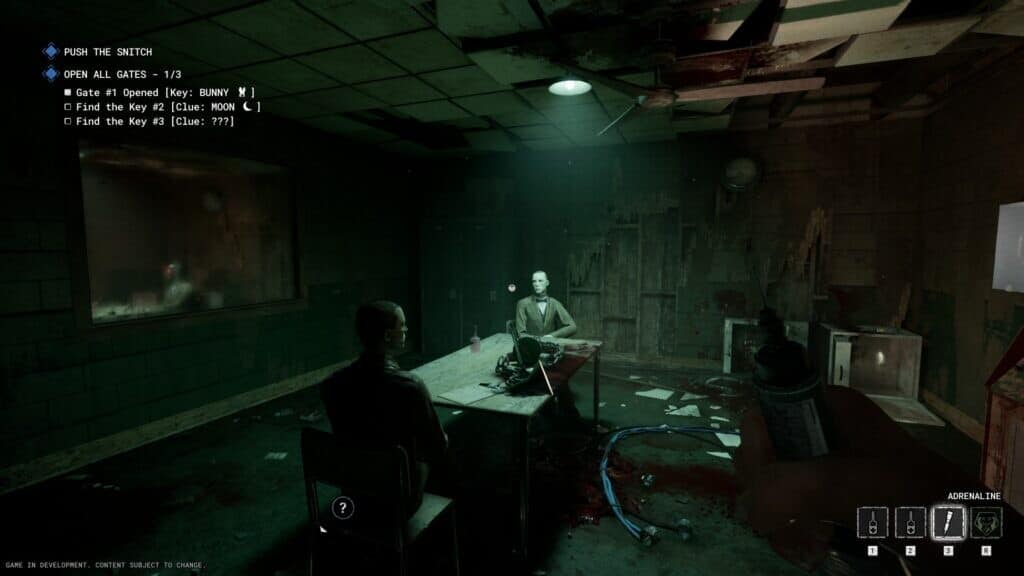The height and width of the screenshot is (576, 1024).
Task: Click the PUSH THE SNITCH objective
Action: pos(107,51)
